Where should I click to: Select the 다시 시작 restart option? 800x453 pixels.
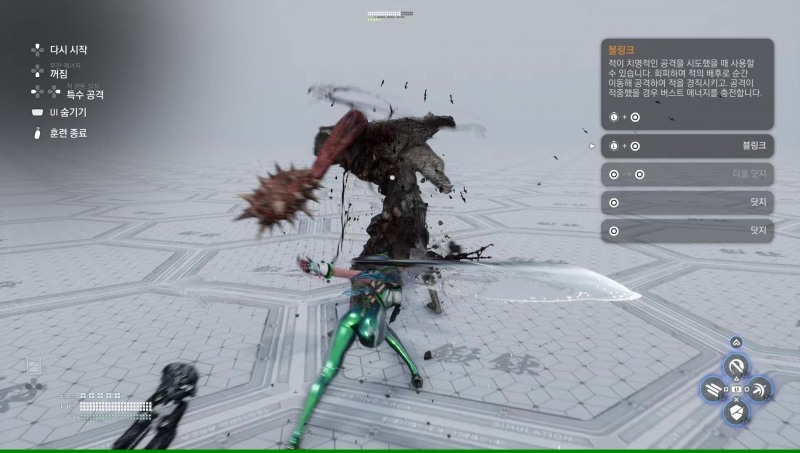pyautogui.click(x=66, y=49)
